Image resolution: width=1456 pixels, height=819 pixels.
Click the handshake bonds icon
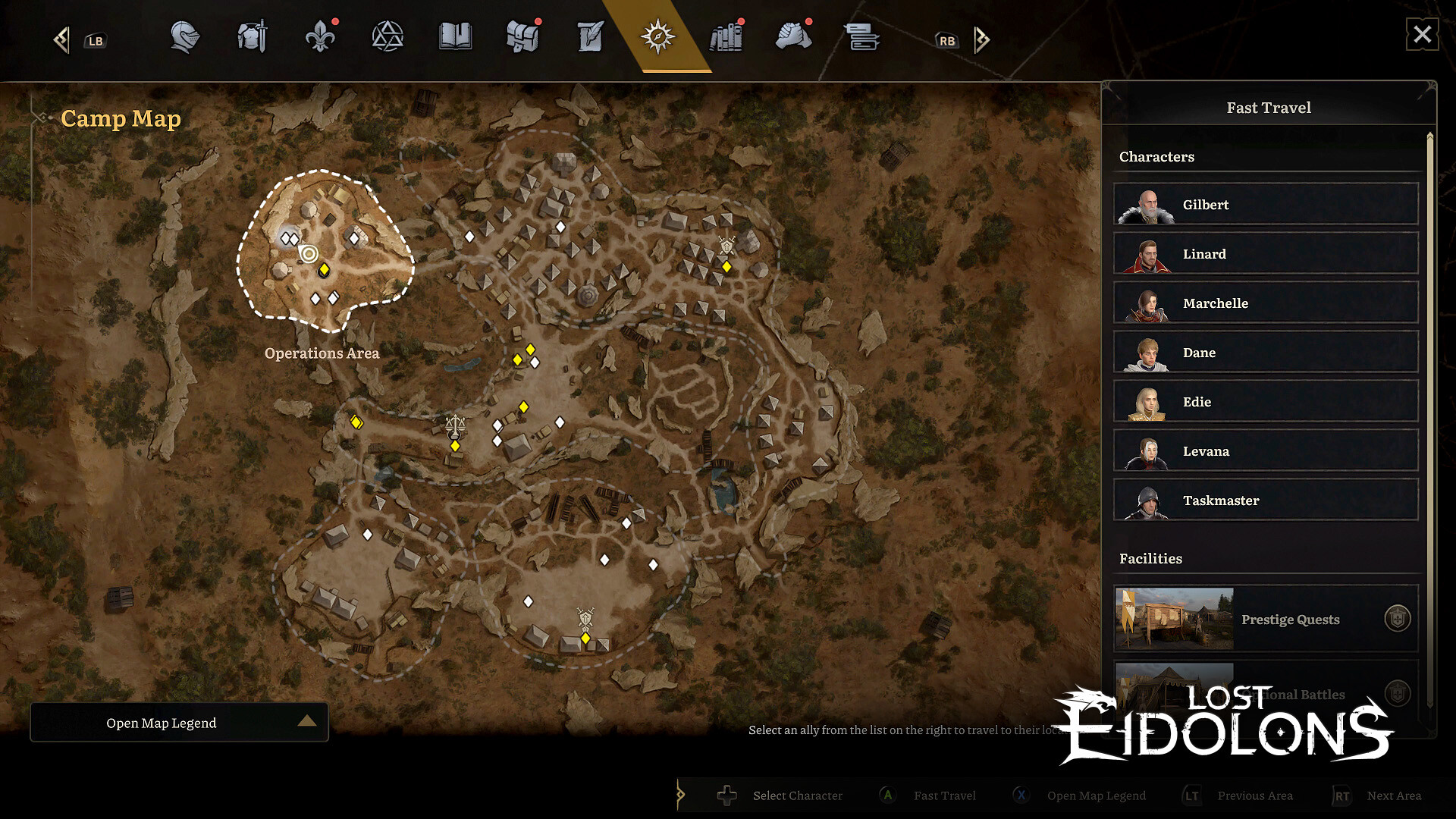tap(794, 38)
